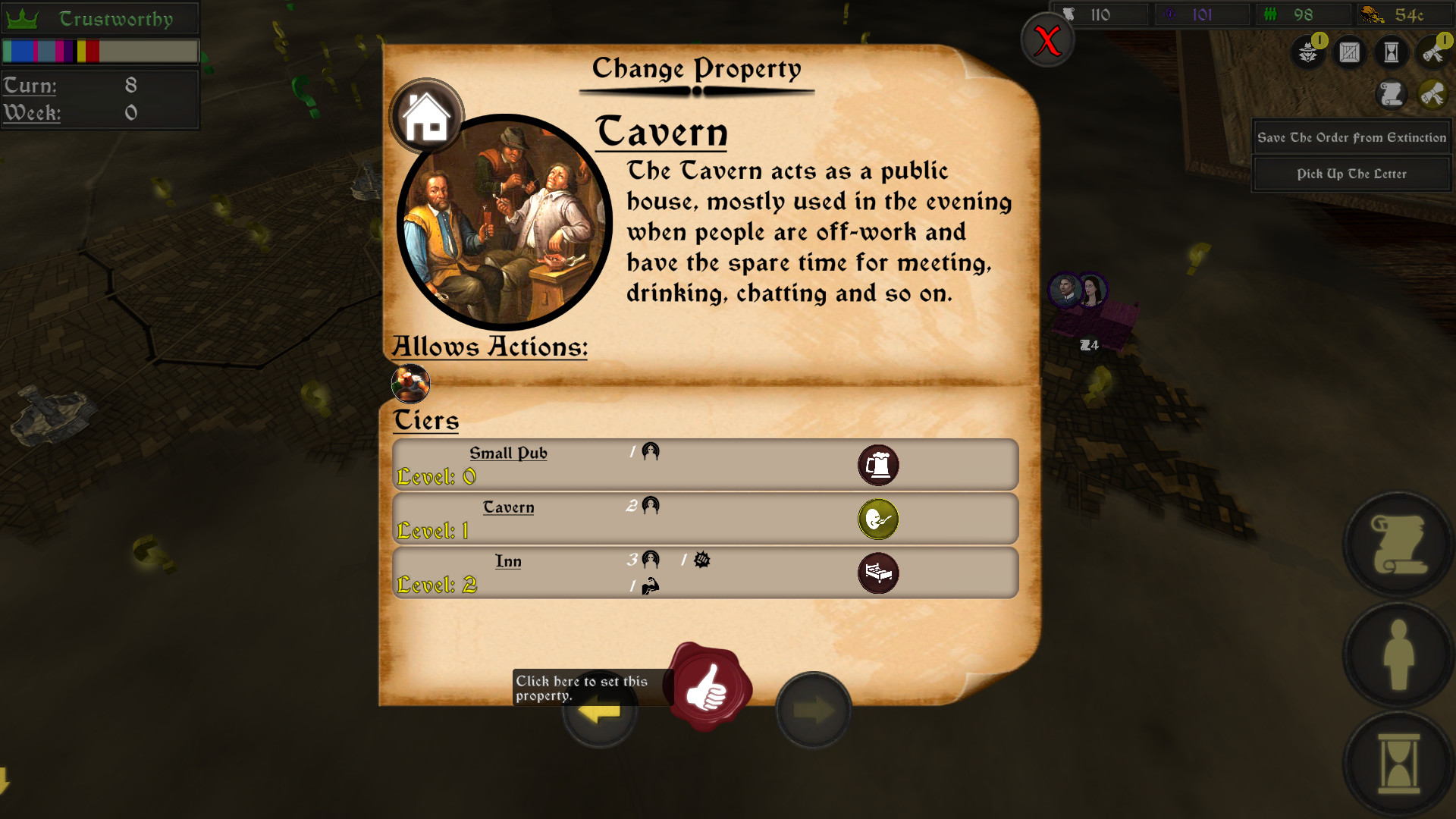Click the drinking action icon under Allows Actions
The width and height of the screenshot is (1456, 819).
(x=410, y=384)
